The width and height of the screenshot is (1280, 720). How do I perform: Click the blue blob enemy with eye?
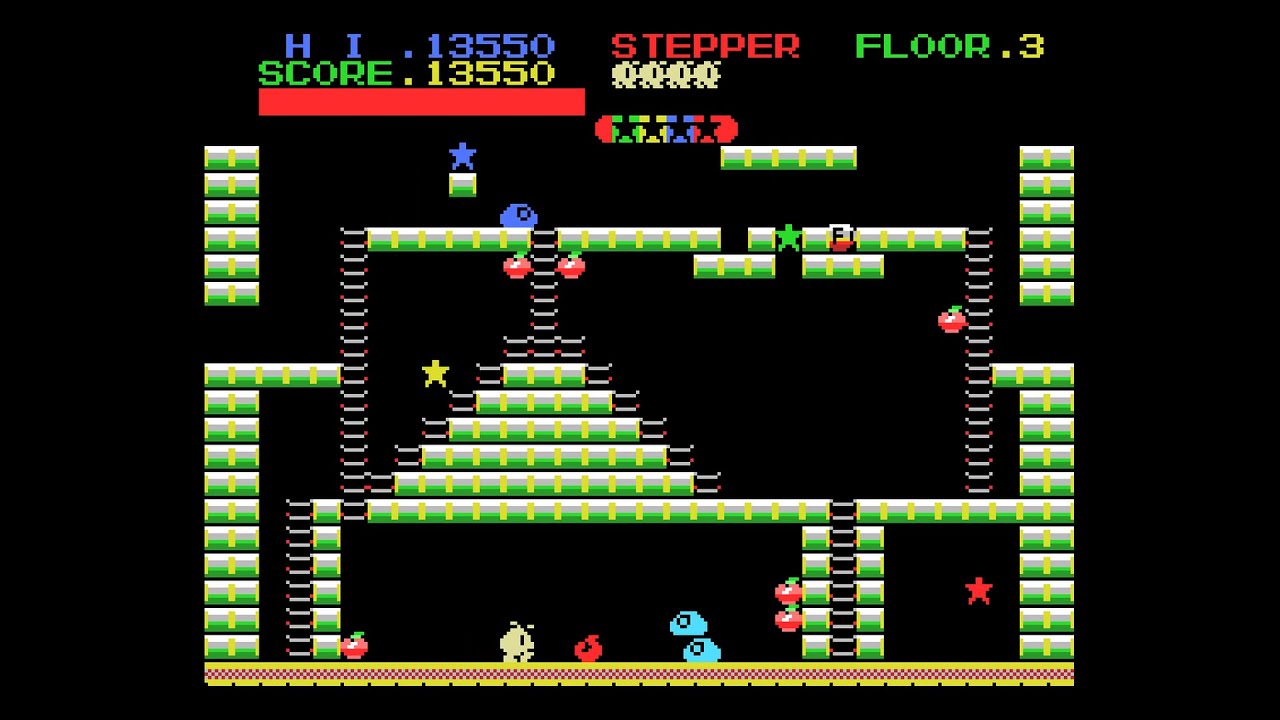517,216
